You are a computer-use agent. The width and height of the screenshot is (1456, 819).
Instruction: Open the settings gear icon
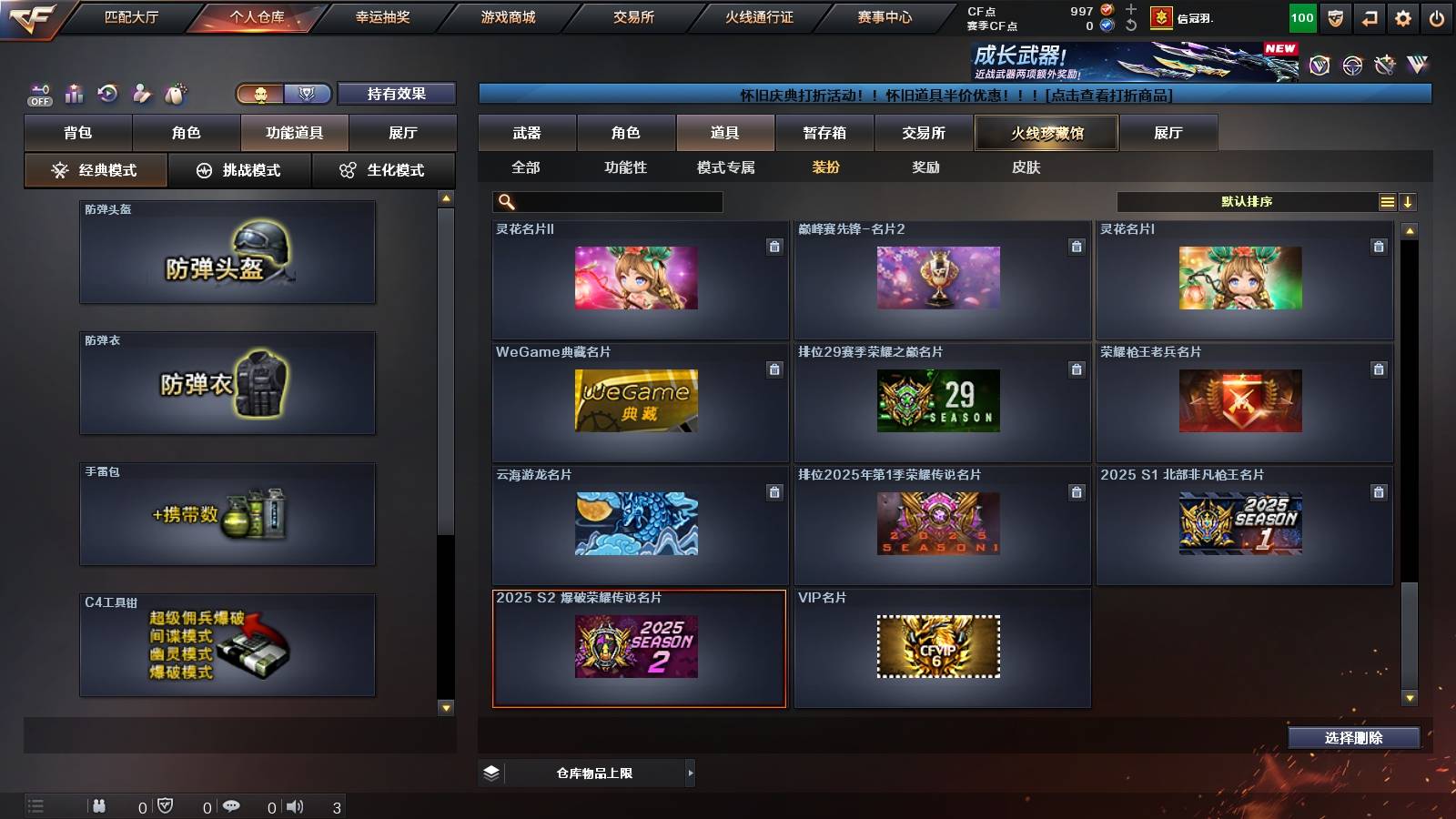click(1404, 17)
